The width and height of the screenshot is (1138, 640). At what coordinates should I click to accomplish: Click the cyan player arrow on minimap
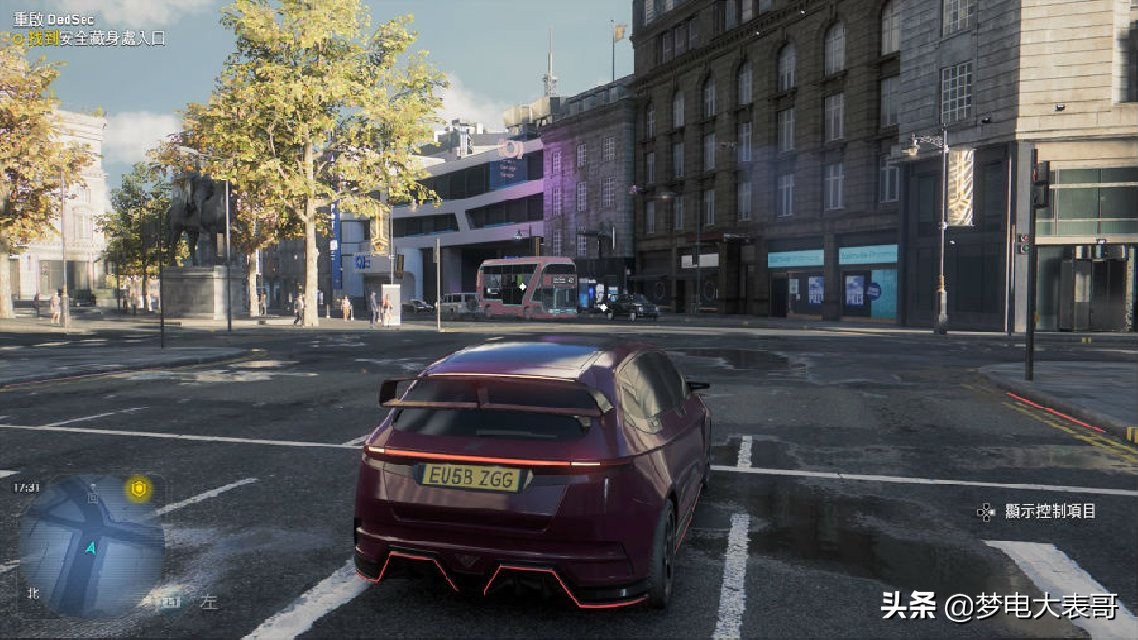pos(91,547)
